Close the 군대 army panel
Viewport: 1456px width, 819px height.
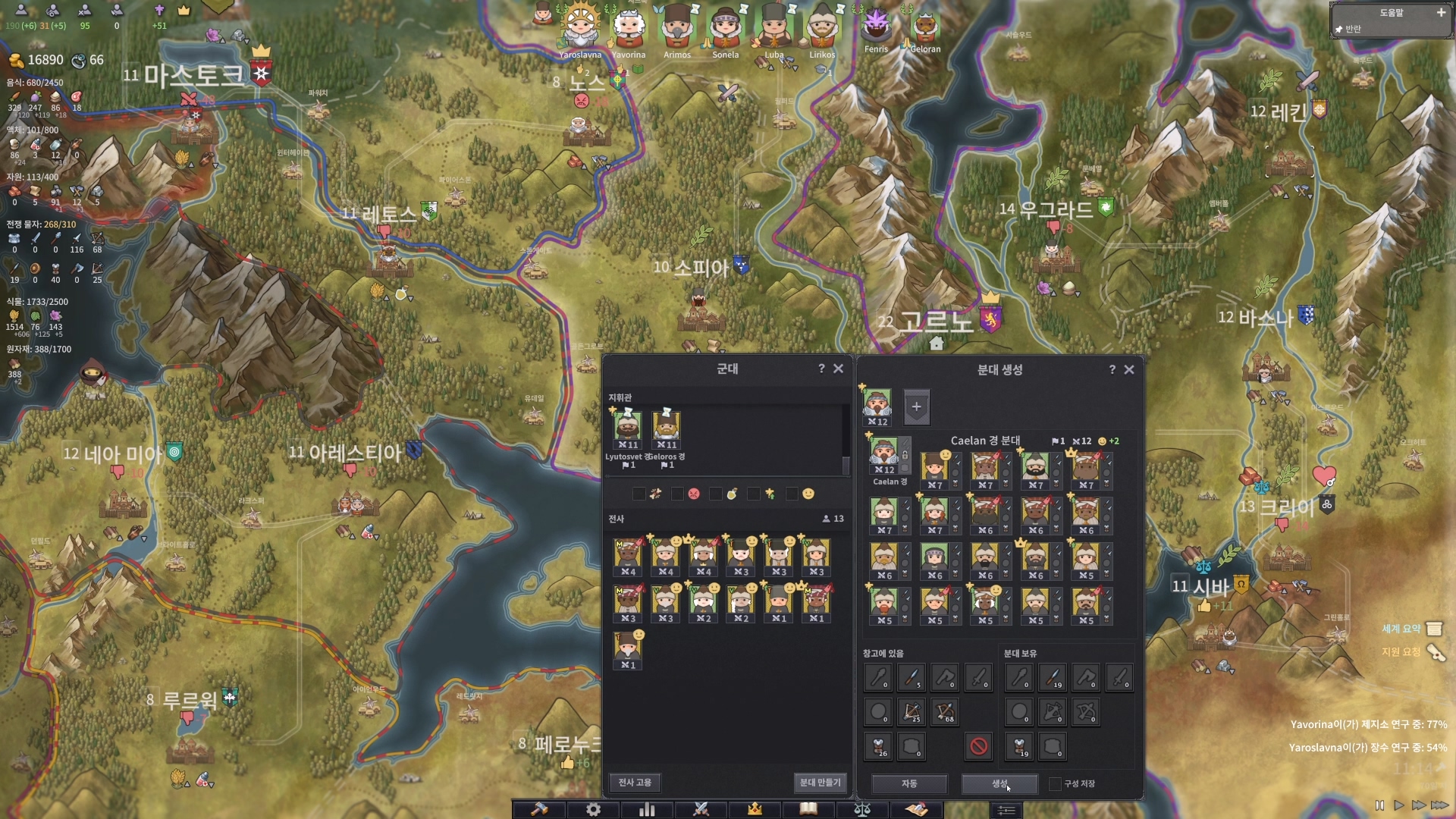point(838,369)
